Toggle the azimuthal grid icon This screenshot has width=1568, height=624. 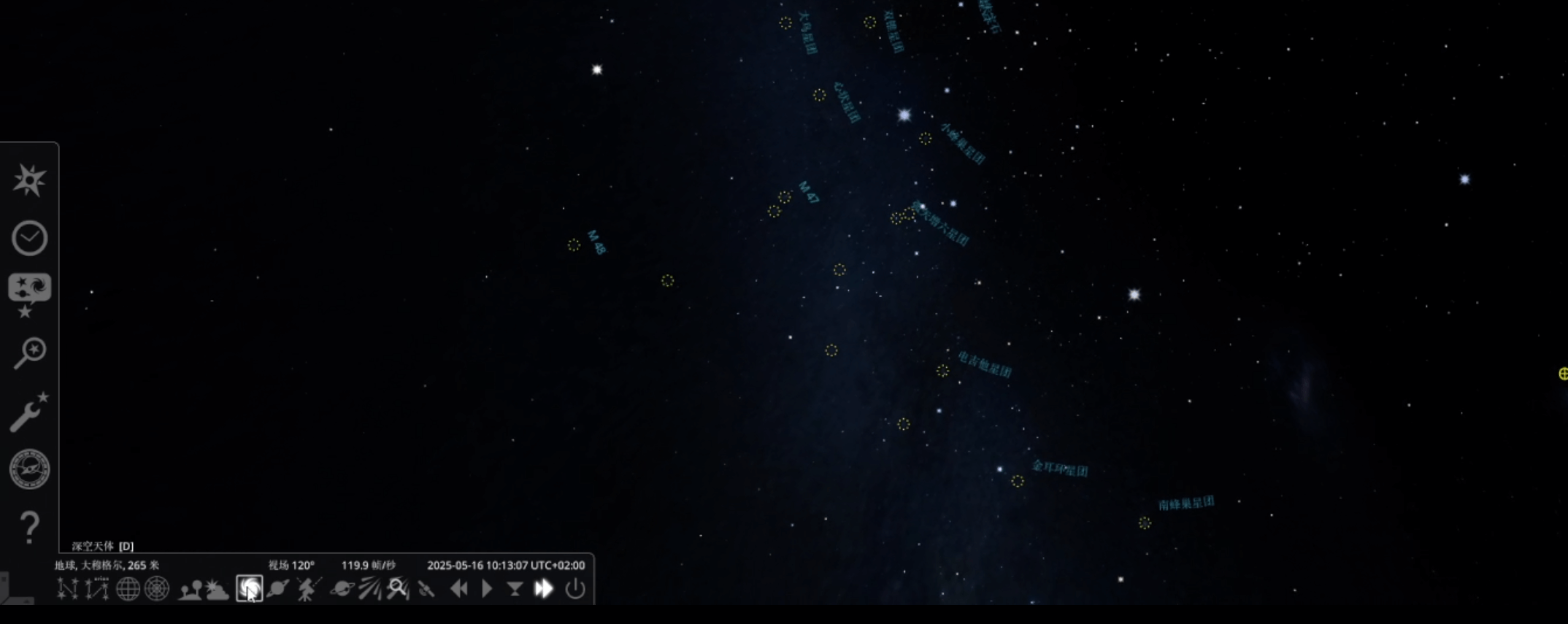157,588
